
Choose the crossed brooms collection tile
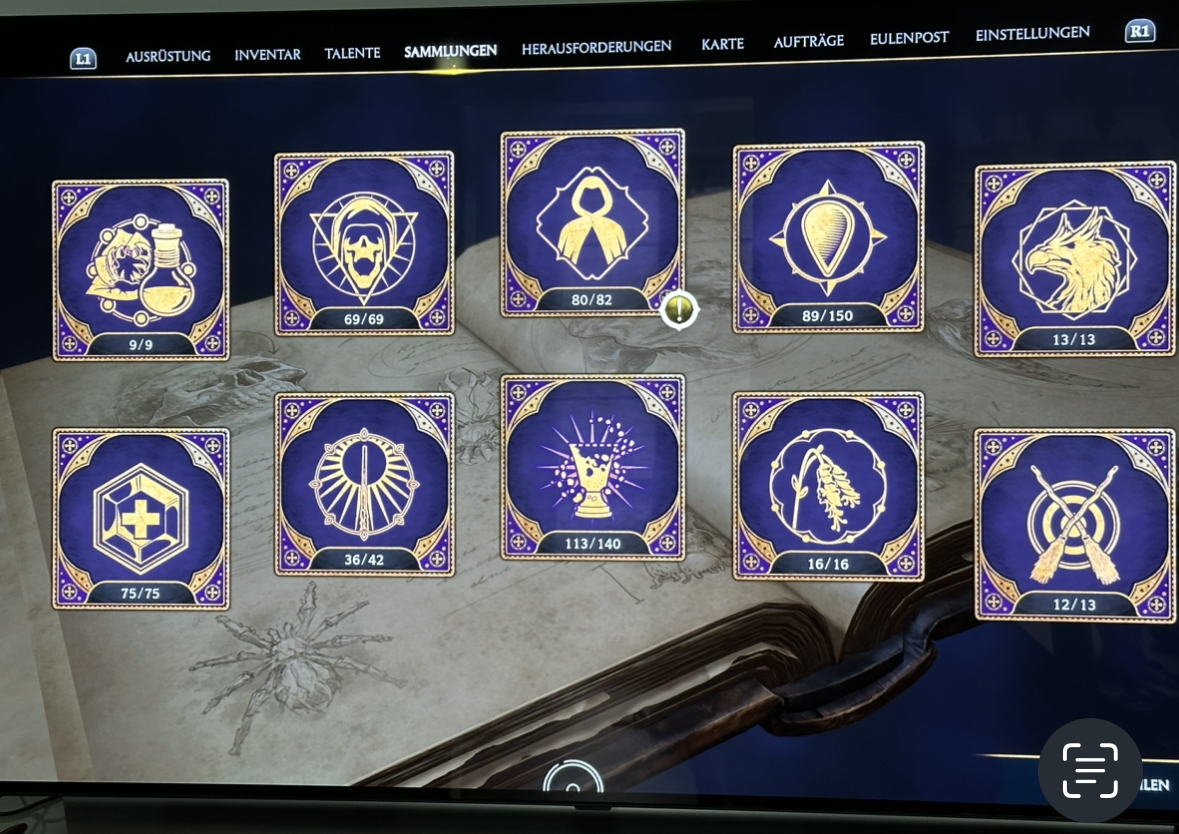[x=1074, y=525]
